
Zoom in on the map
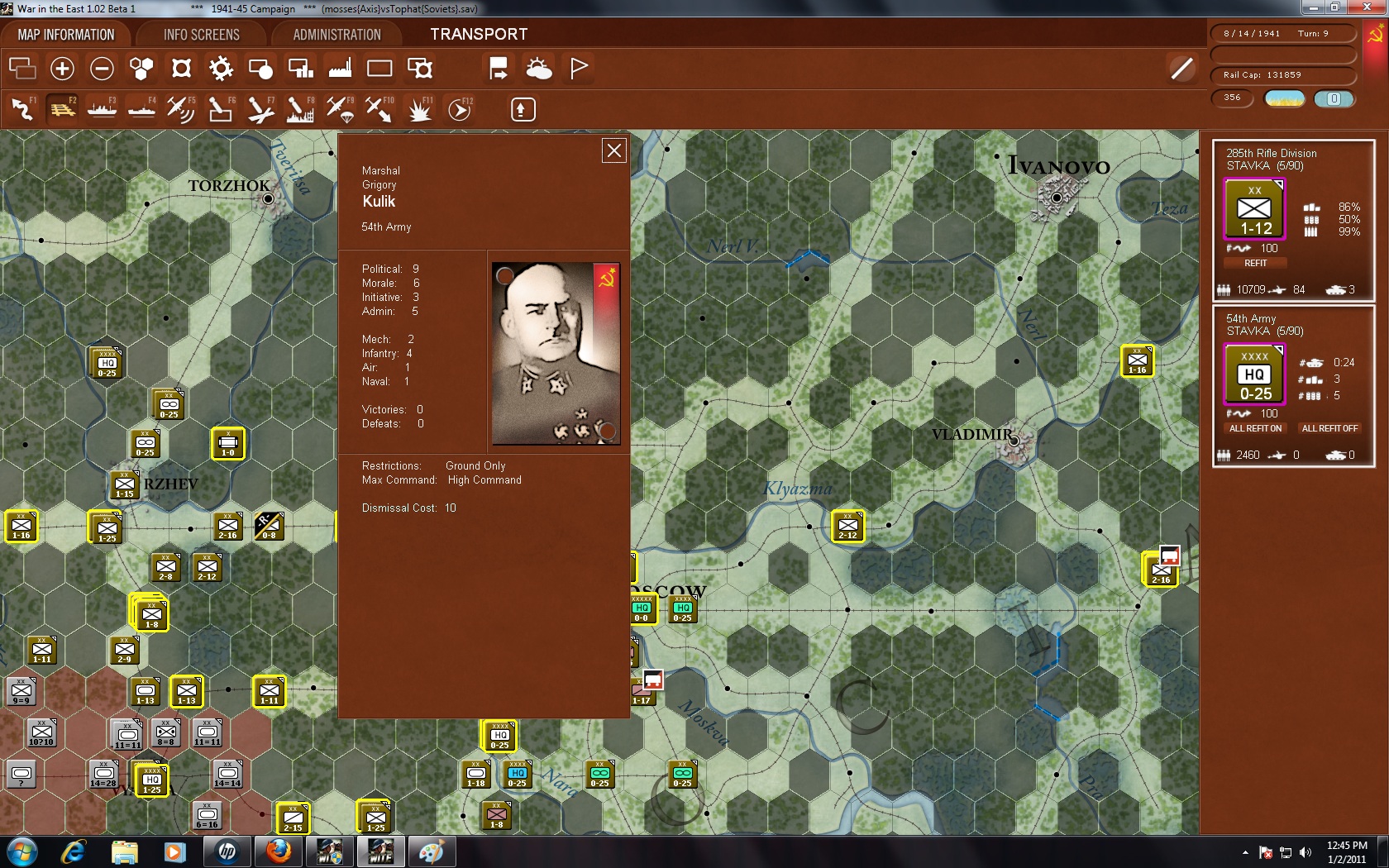click(x=62, y=69)
